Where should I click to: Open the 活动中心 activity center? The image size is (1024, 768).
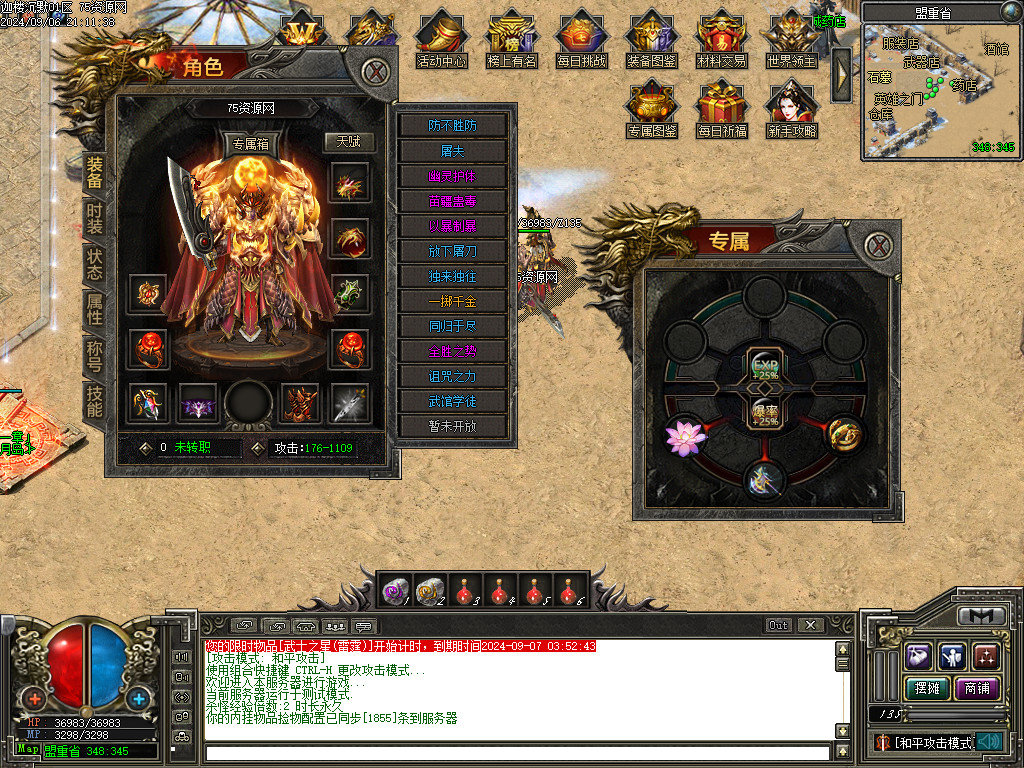pos(442,40)
